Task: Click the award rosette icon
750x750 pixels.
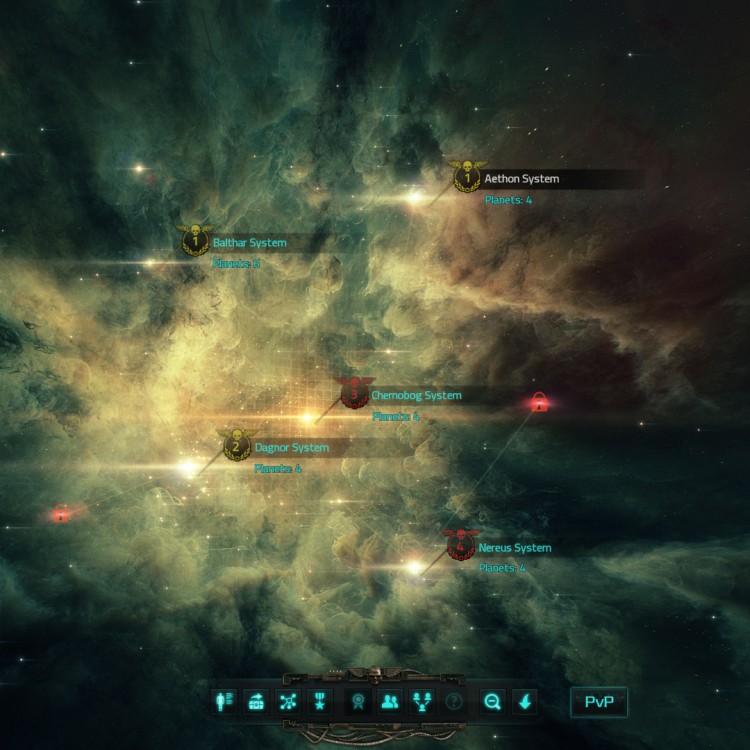Action: pyautogui.click(x=356, y=701)
